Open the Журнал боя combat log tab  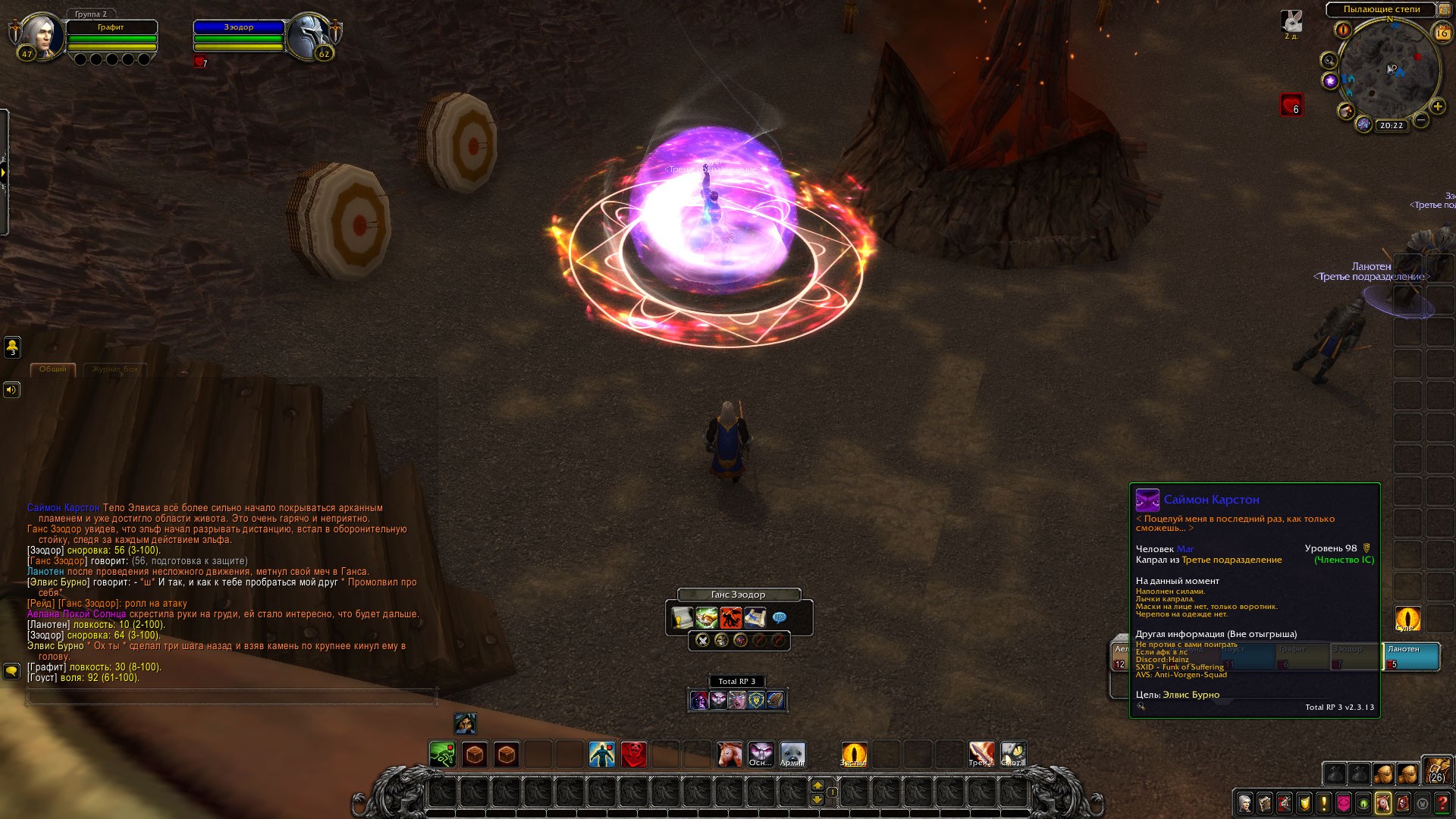point(115,369)
